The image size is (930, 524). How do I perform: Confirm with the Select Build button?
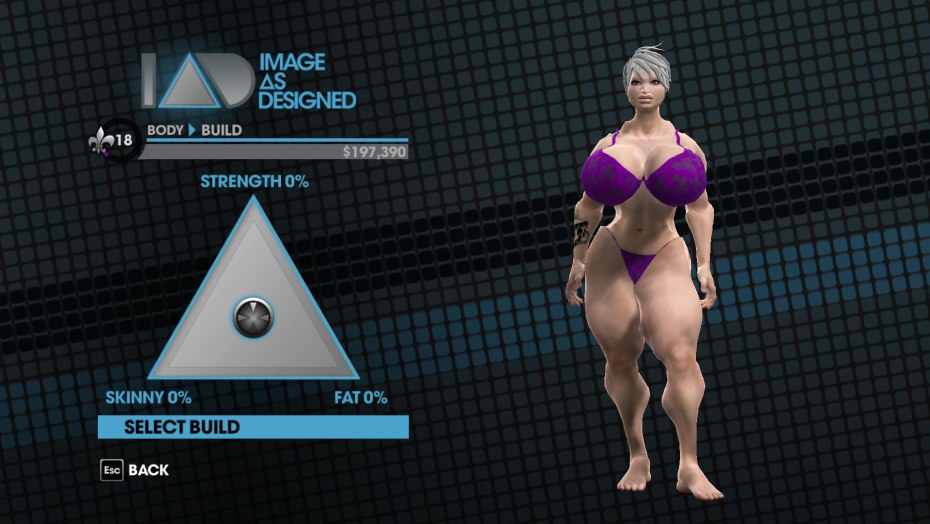tap(252, 427)
